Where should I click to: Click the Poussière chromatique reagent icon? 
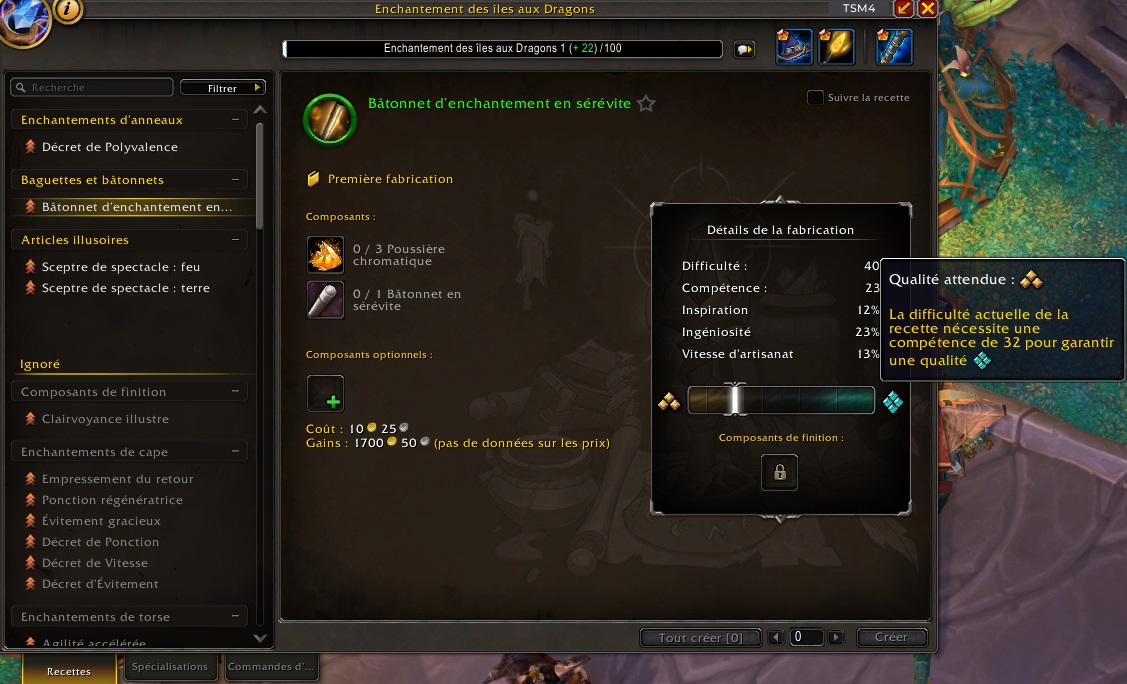pos(326,254)
